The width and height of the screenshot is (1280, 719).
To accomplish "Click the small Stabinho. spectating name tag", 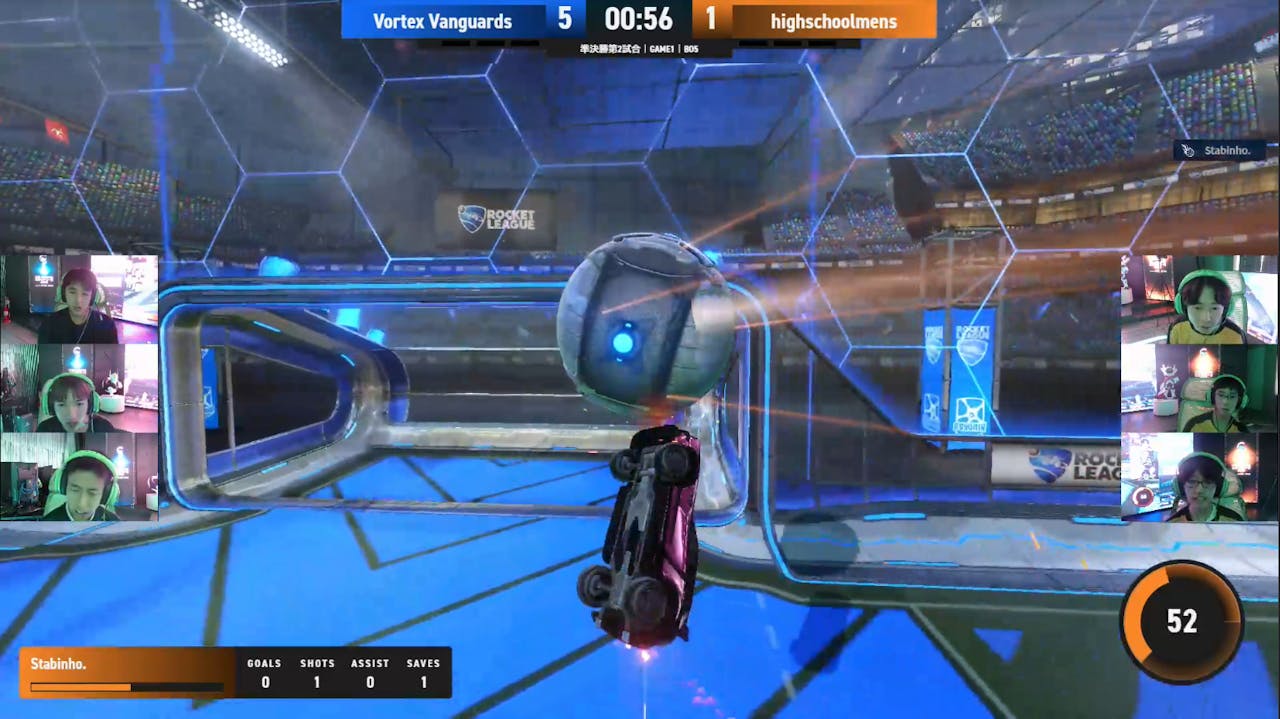I will pos(1219,151).
